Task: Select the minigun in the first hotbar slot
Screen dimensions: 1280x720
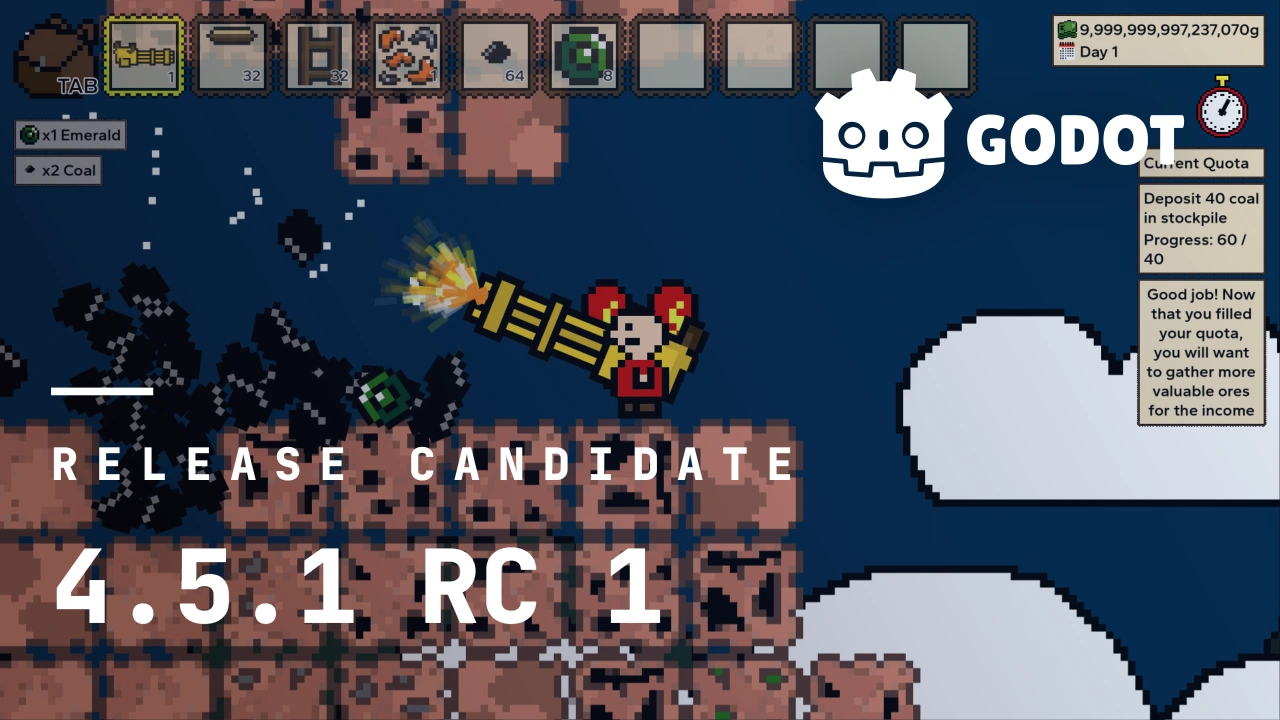Action: pyautogui.click(x=143, y=55)
